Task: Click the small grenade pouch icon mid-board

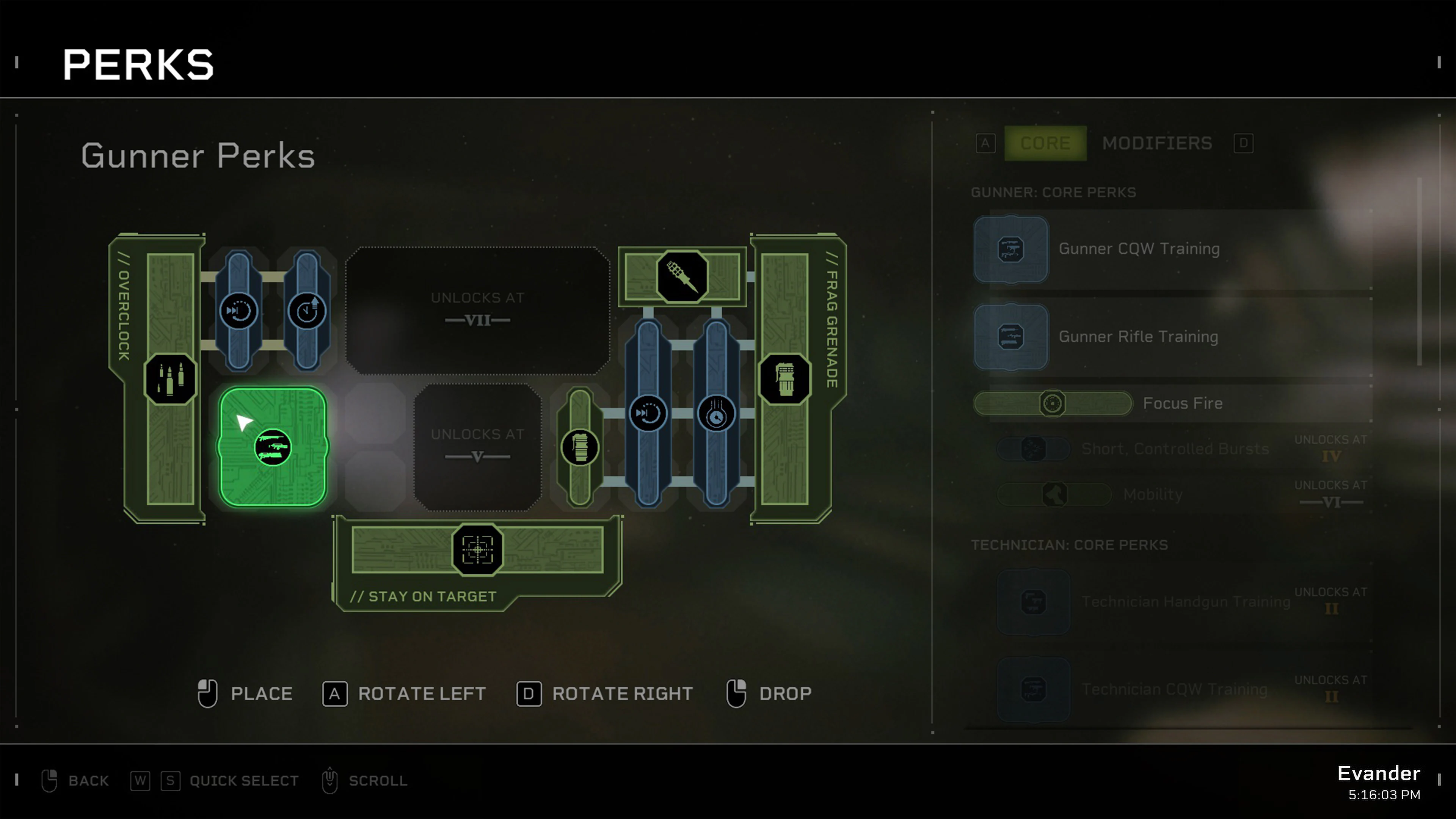Action: coord(580,447)
